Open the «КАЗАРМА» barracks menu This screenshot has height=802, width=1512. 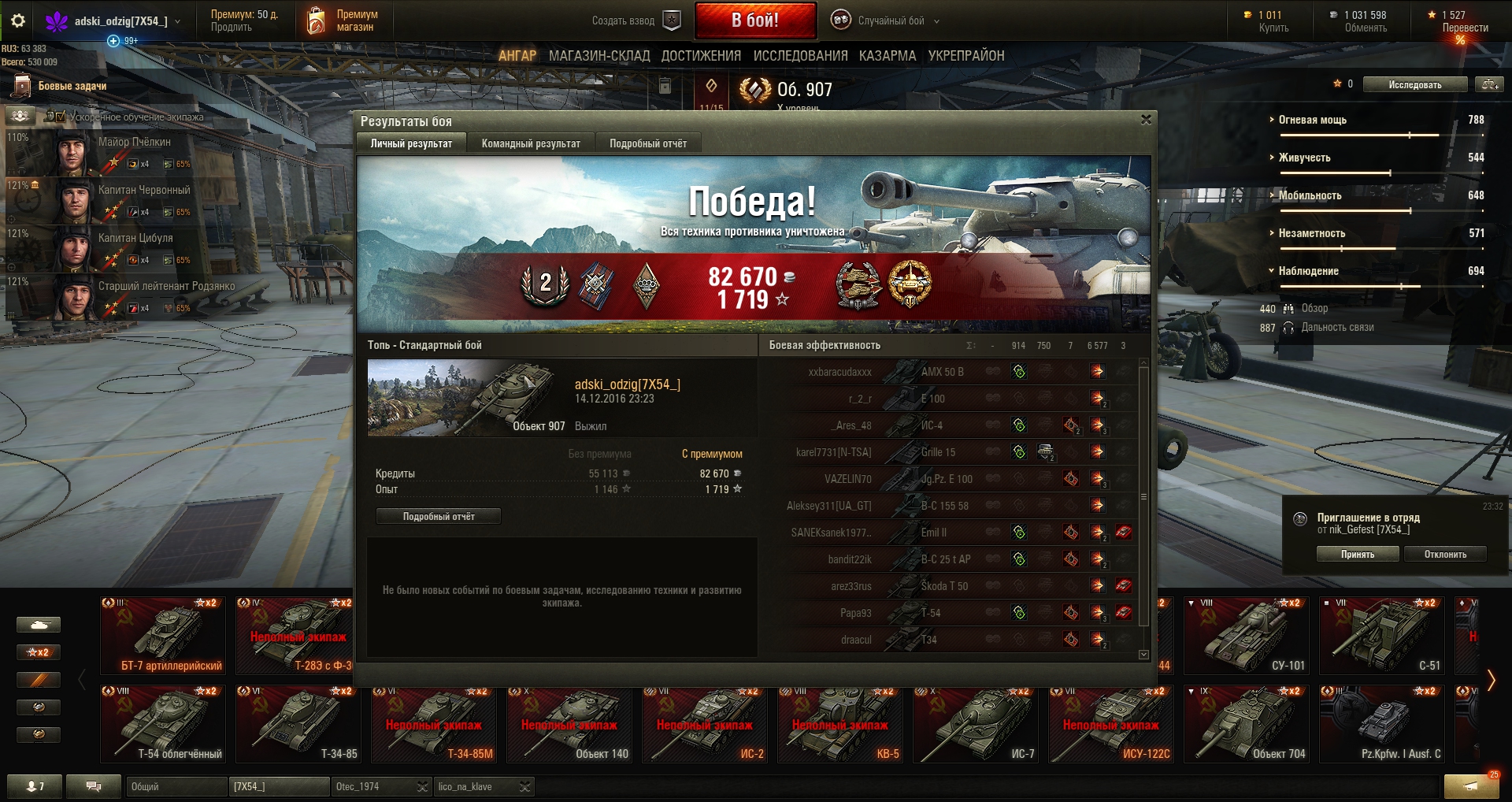click(x=888, y=56)
